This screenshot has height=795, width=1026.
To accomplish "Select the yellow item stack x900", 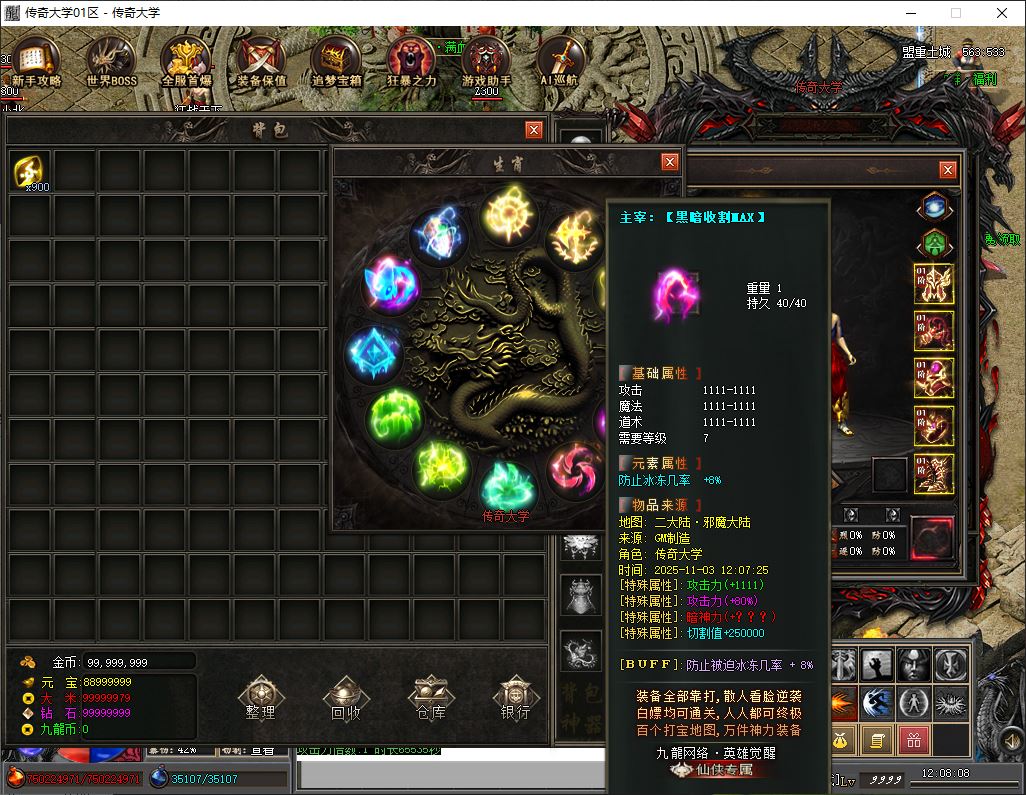I will point(31,172).
